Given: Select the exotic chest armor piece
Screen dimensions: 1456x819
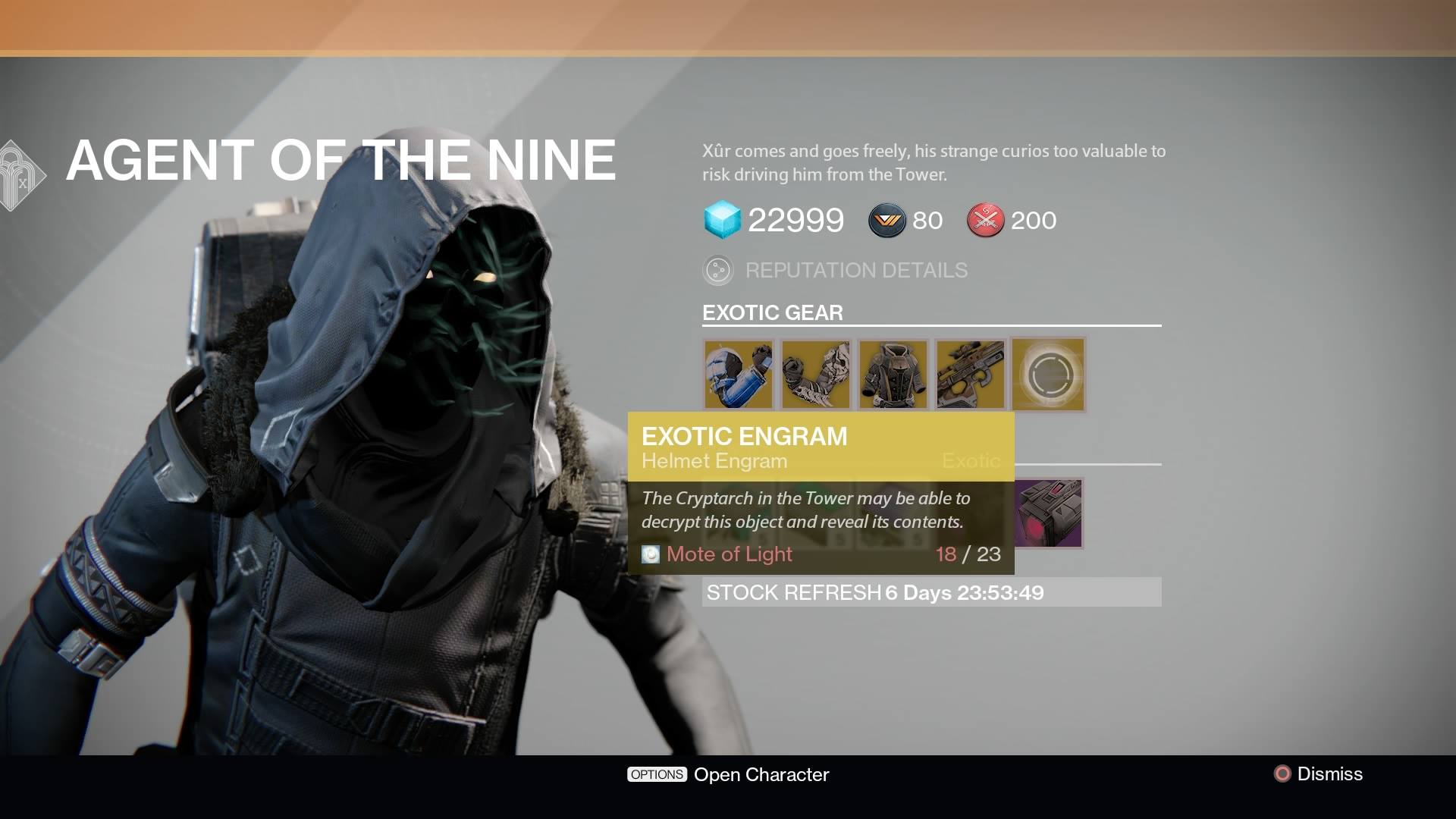Looking at the screenshot, I should pos(893,374).
